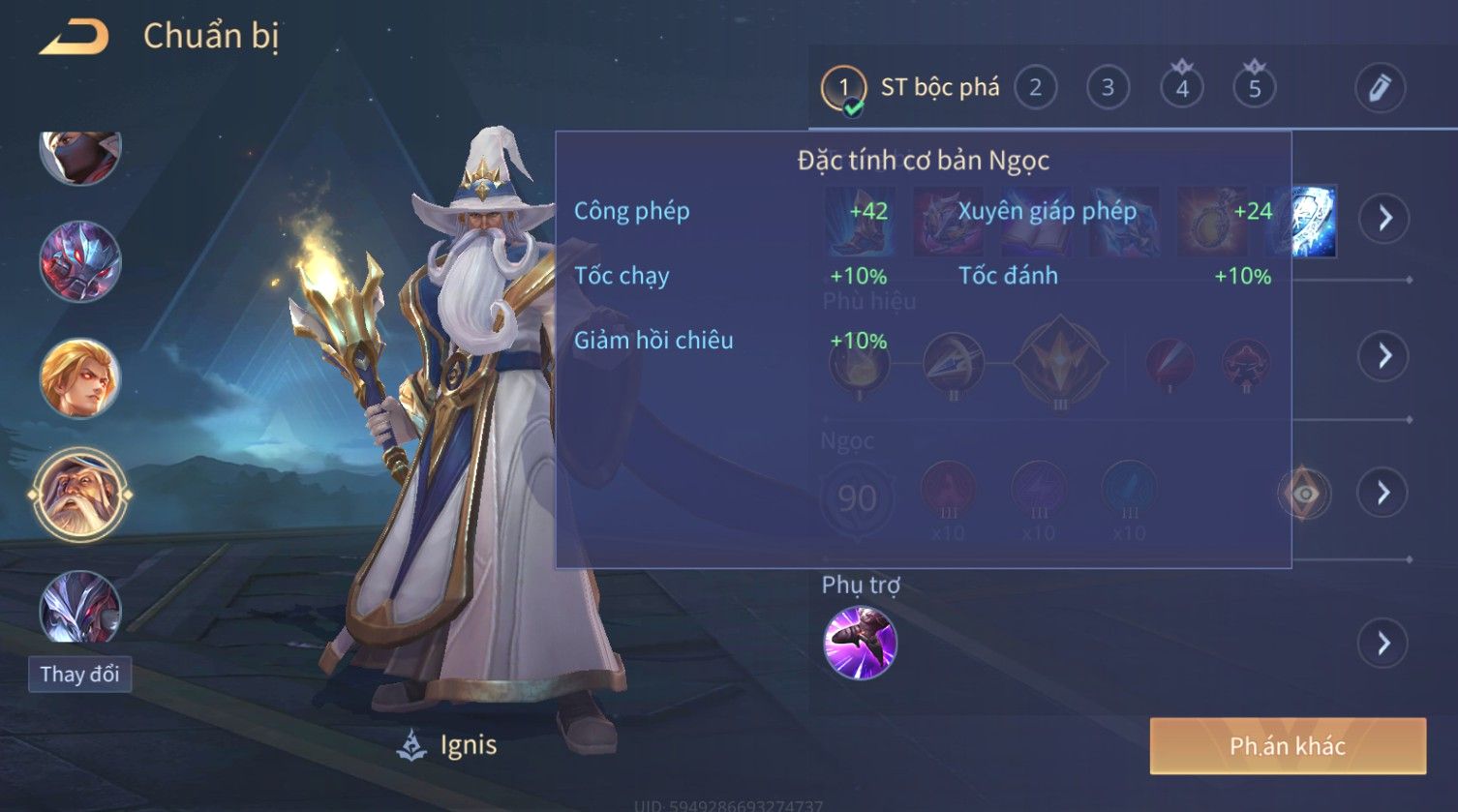Open Phụ trợ section arrow
Image resolution: width=1458 pixels, height=812 pixels.
(1384, 643)
